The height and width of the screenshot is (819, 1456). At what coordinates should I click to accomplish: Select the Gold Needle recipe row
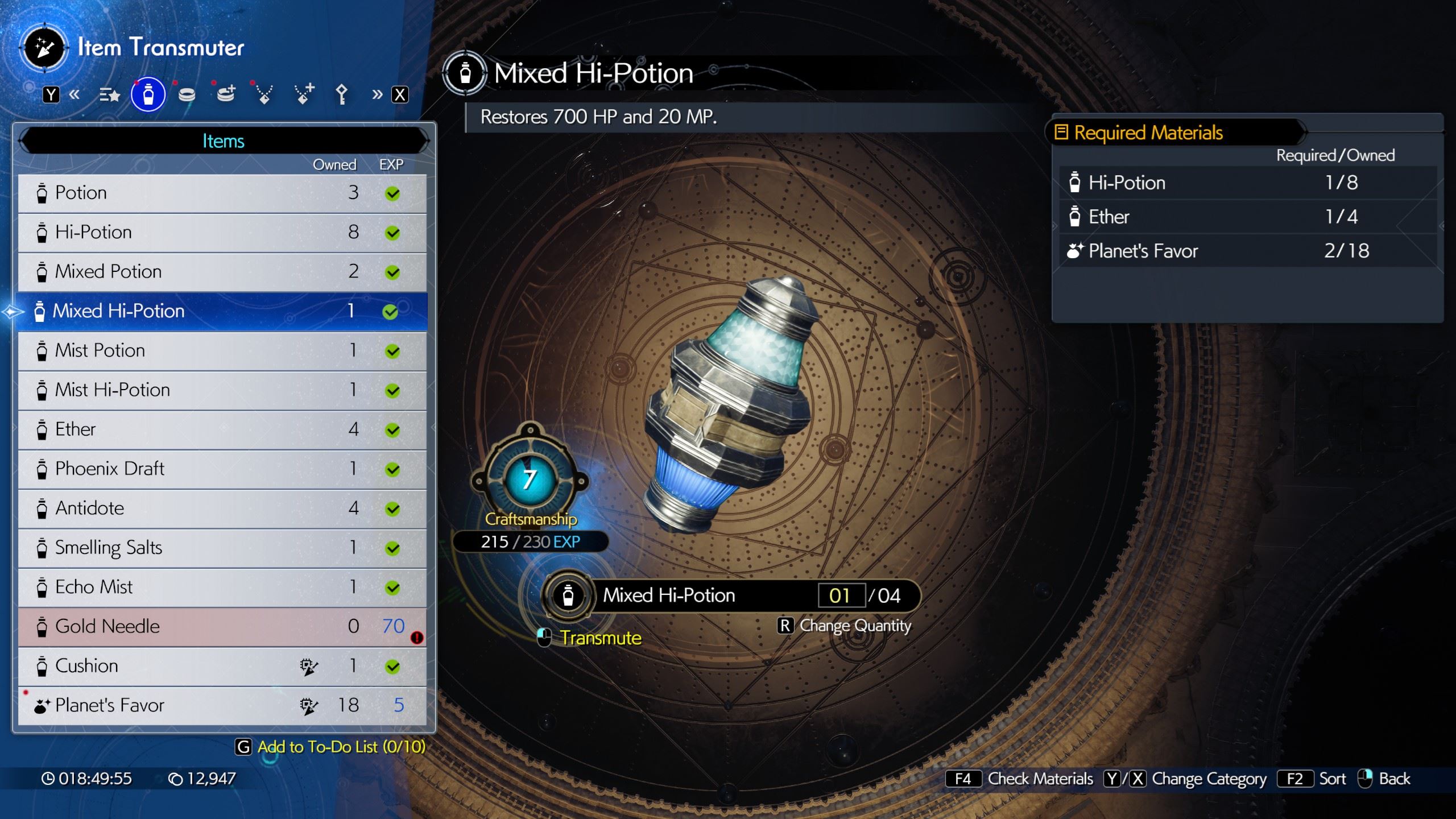click(x=222, y=627)
